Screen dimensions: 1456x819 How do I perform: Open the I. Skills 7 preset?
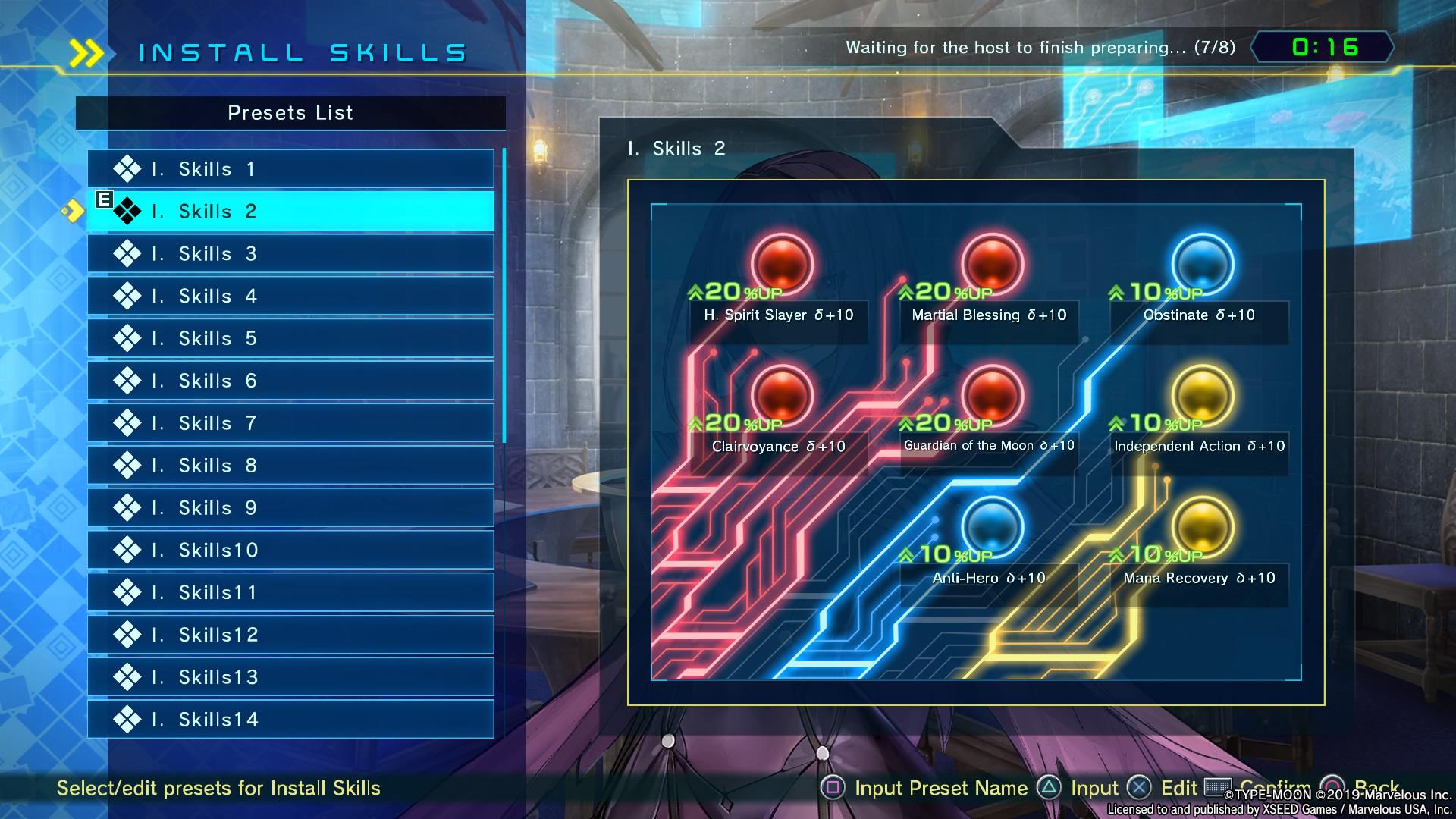[x=290, y=423]
